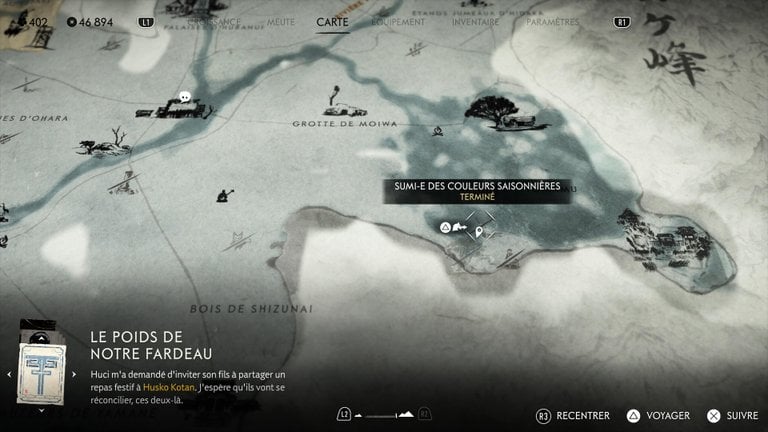
Task: Select the Carte tab
Action: pyautogui.click(x=333, y=21)
